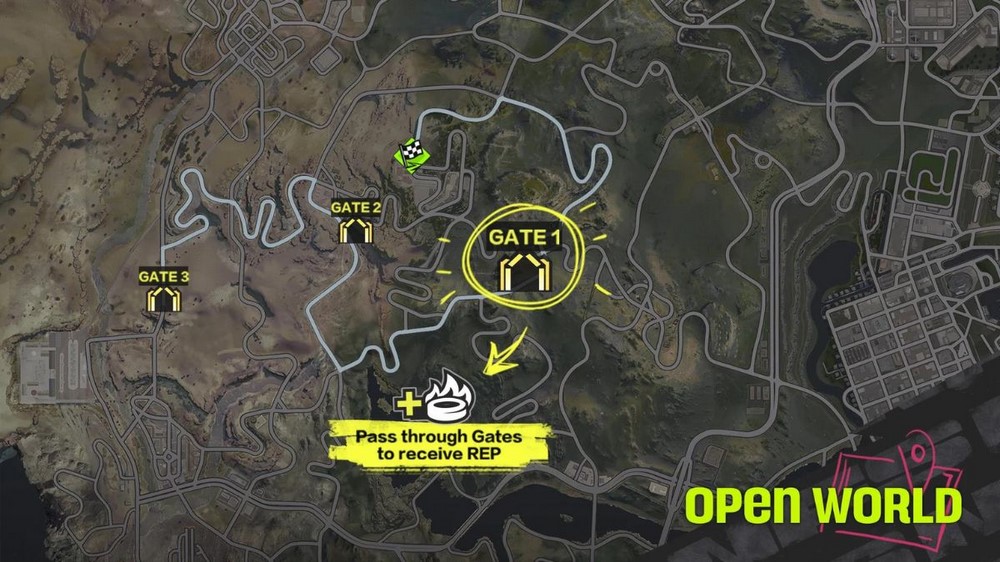Viewport: 1000px width, 562px height.
Task: Select the Gate 1 map marker
Action: coord(520,272)
